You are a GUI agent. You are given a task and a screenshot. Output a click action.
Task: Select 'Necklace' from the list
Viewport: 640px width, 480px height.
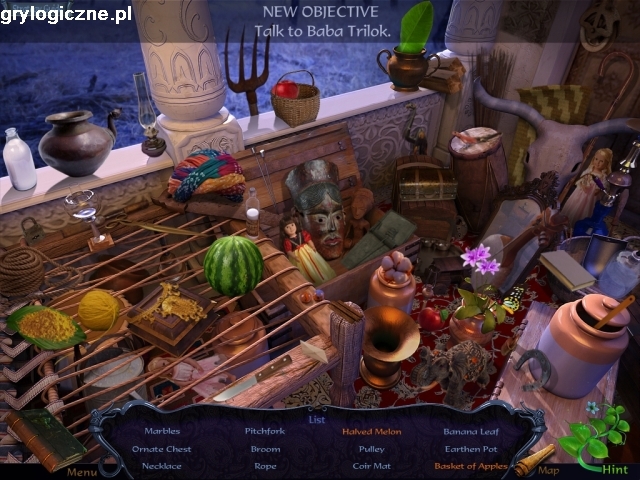tap(162, 466)
